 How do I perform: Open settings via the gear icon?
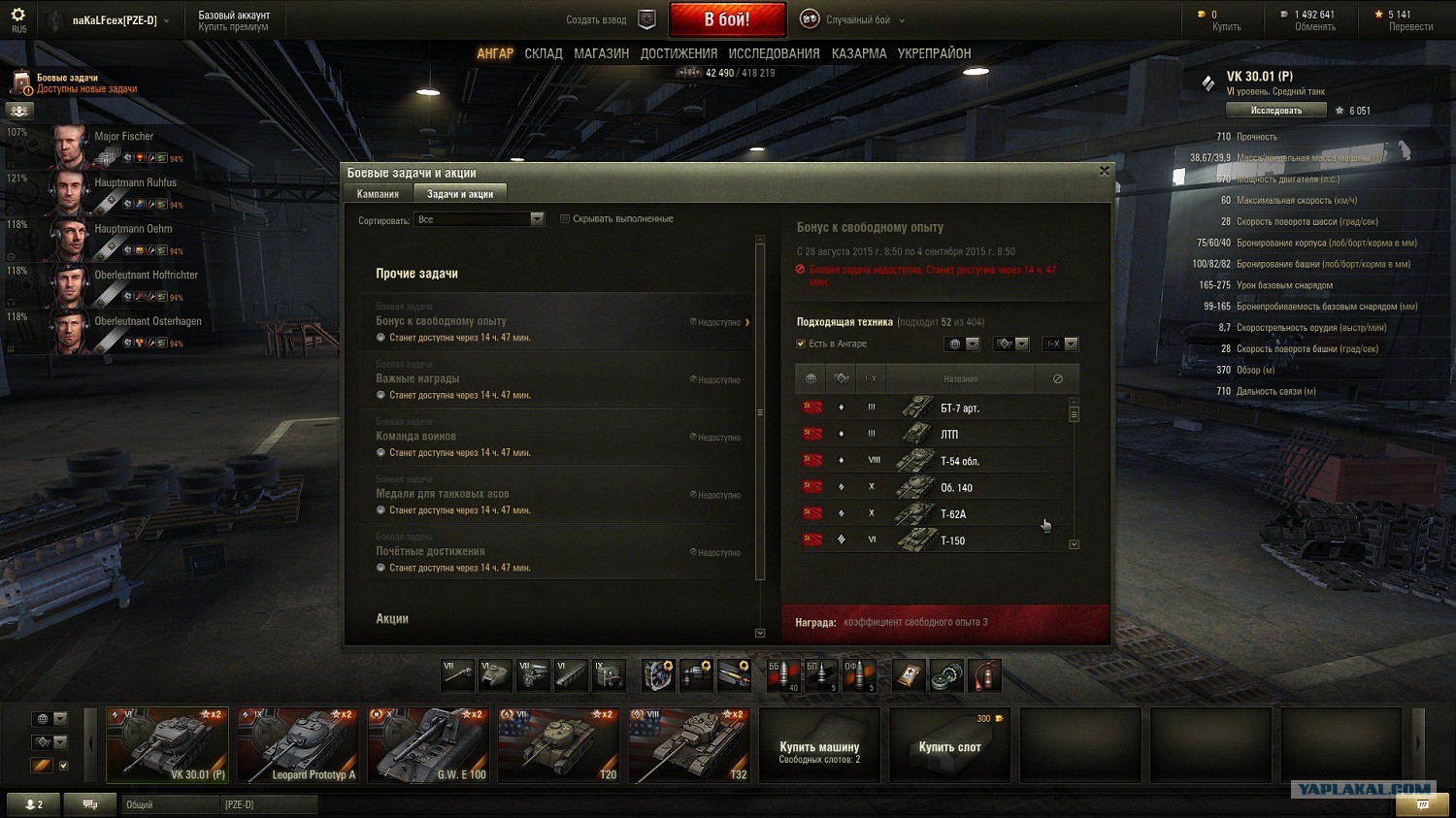click(18, 16)
